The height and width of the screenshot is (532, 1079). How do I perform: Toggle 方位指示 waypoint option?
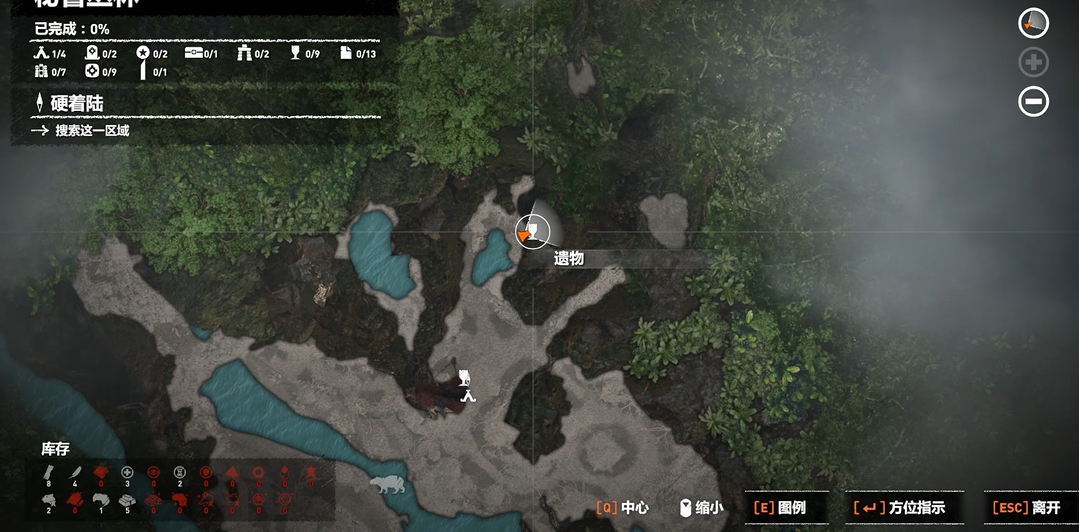pos(905,507)
